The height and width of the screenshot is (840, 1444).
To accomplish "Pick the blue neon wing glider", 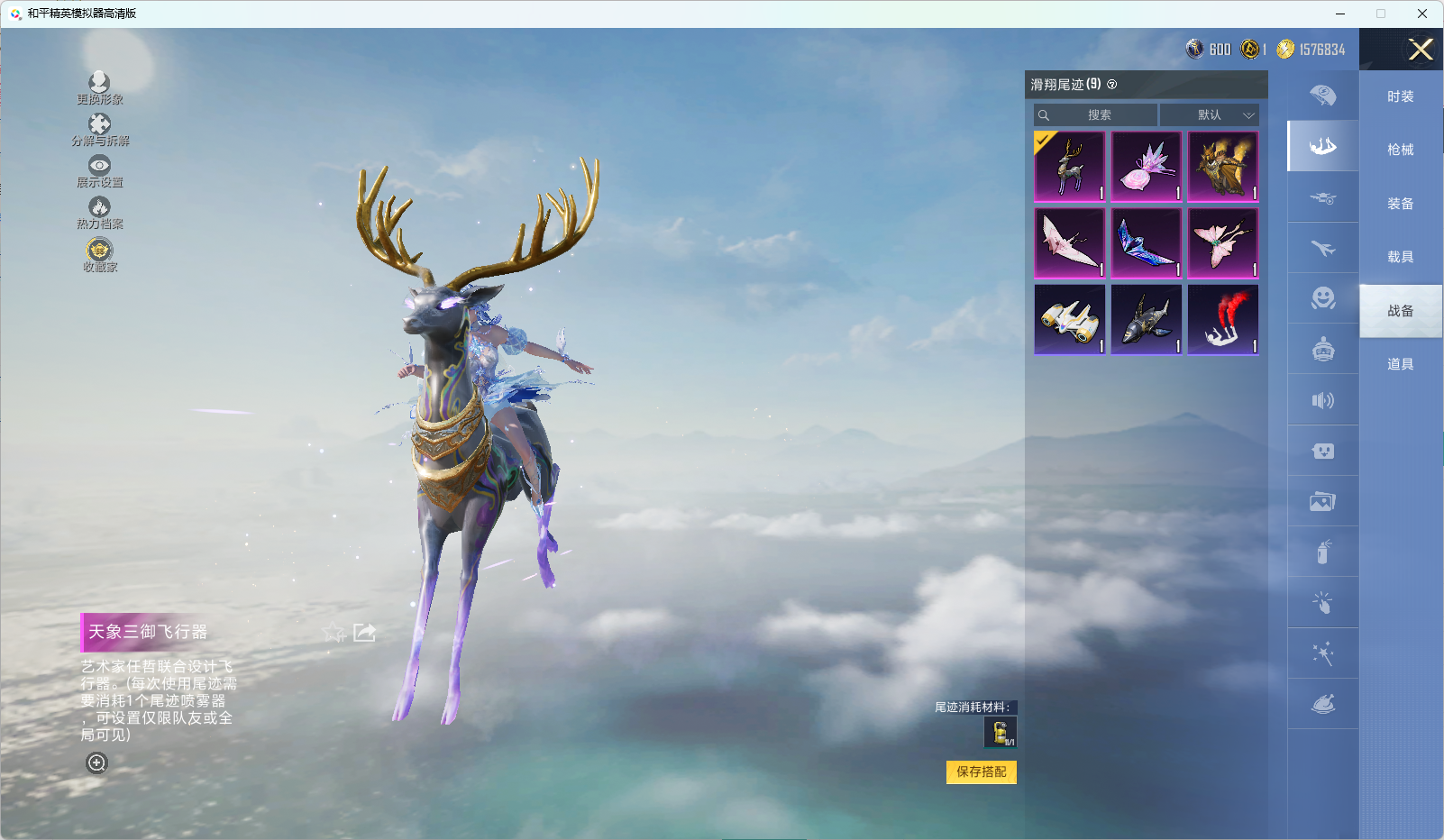I will tap(1147, 243).
